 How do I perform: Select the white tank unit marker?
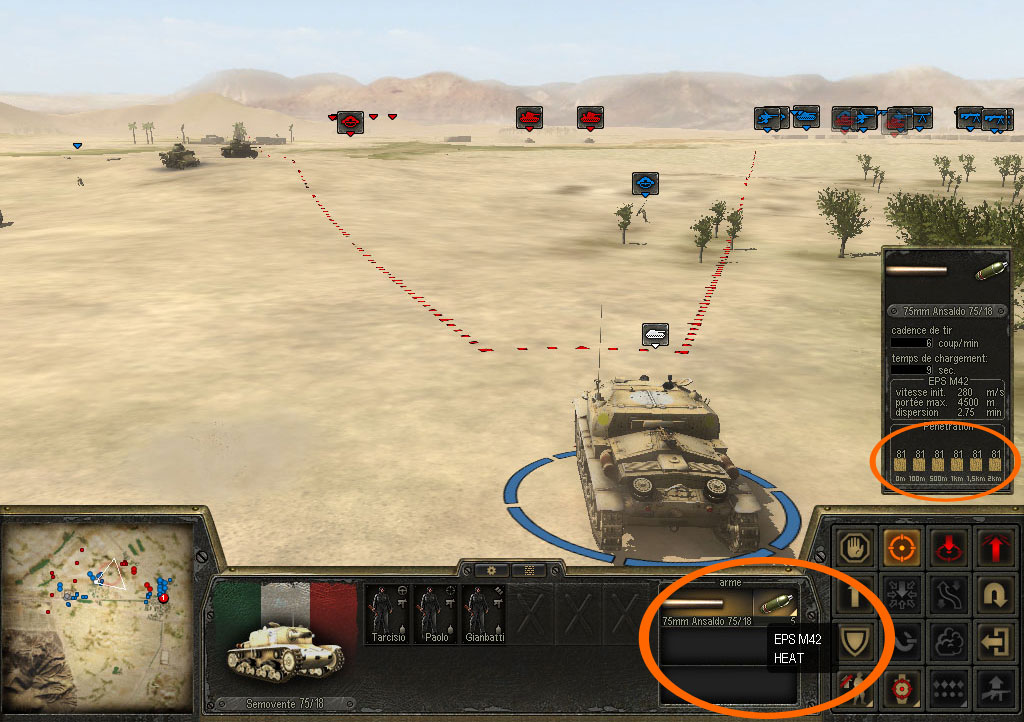[x=654, y=333]
